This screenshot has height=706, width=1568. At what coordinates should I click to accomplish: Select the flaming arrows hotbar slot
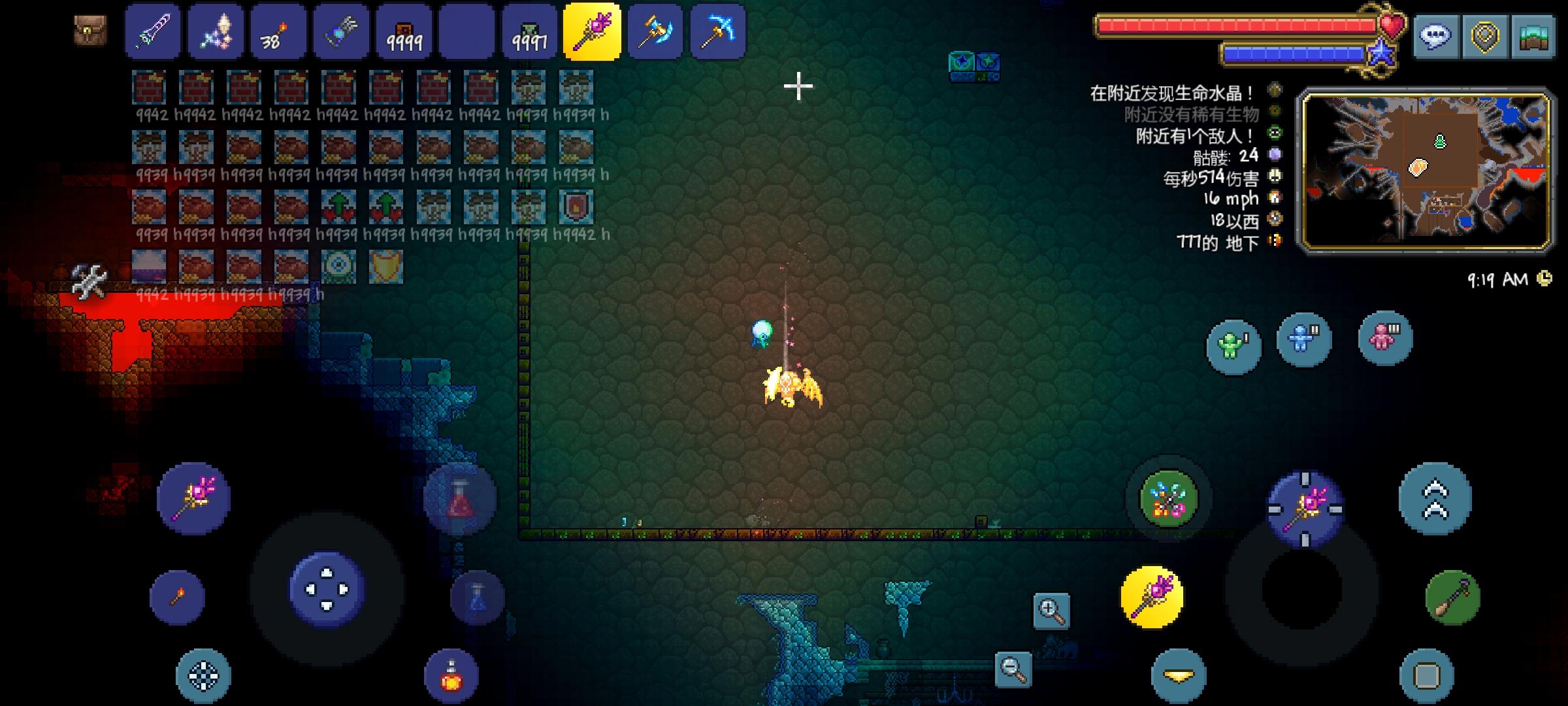278,31
